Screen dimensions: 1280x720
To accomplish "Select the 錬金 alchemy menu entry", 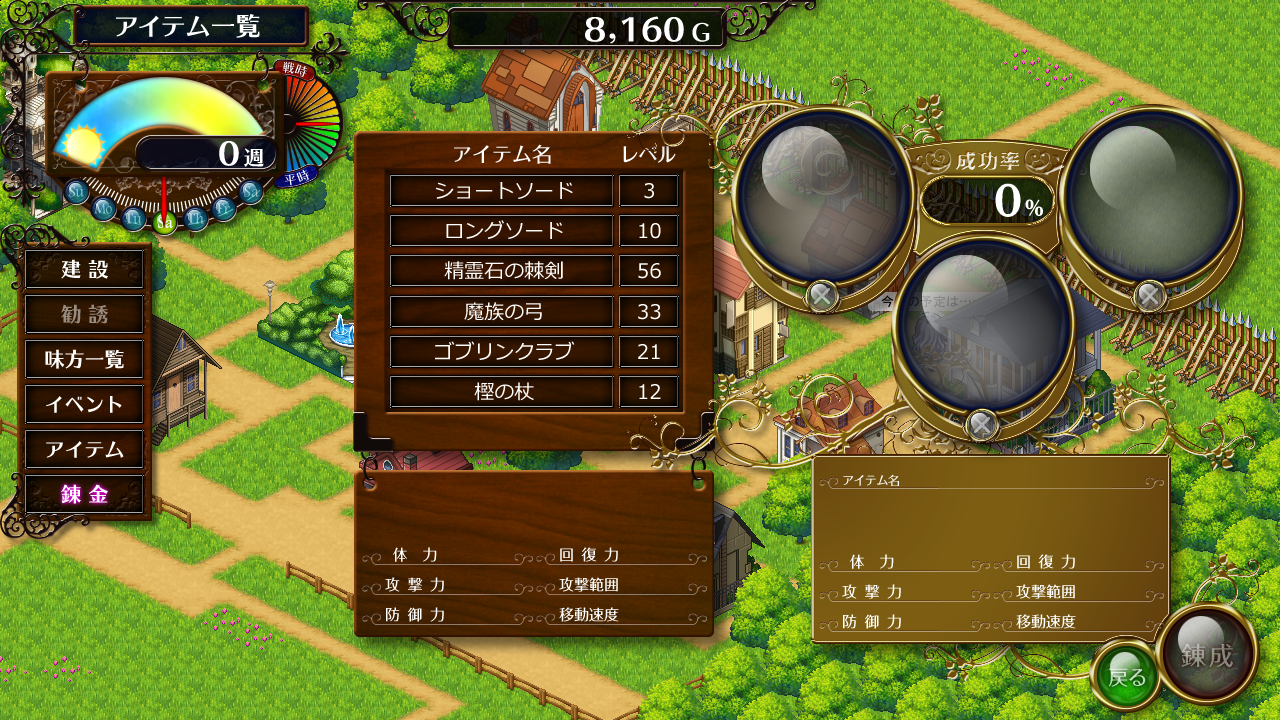I will pos(85,494).
